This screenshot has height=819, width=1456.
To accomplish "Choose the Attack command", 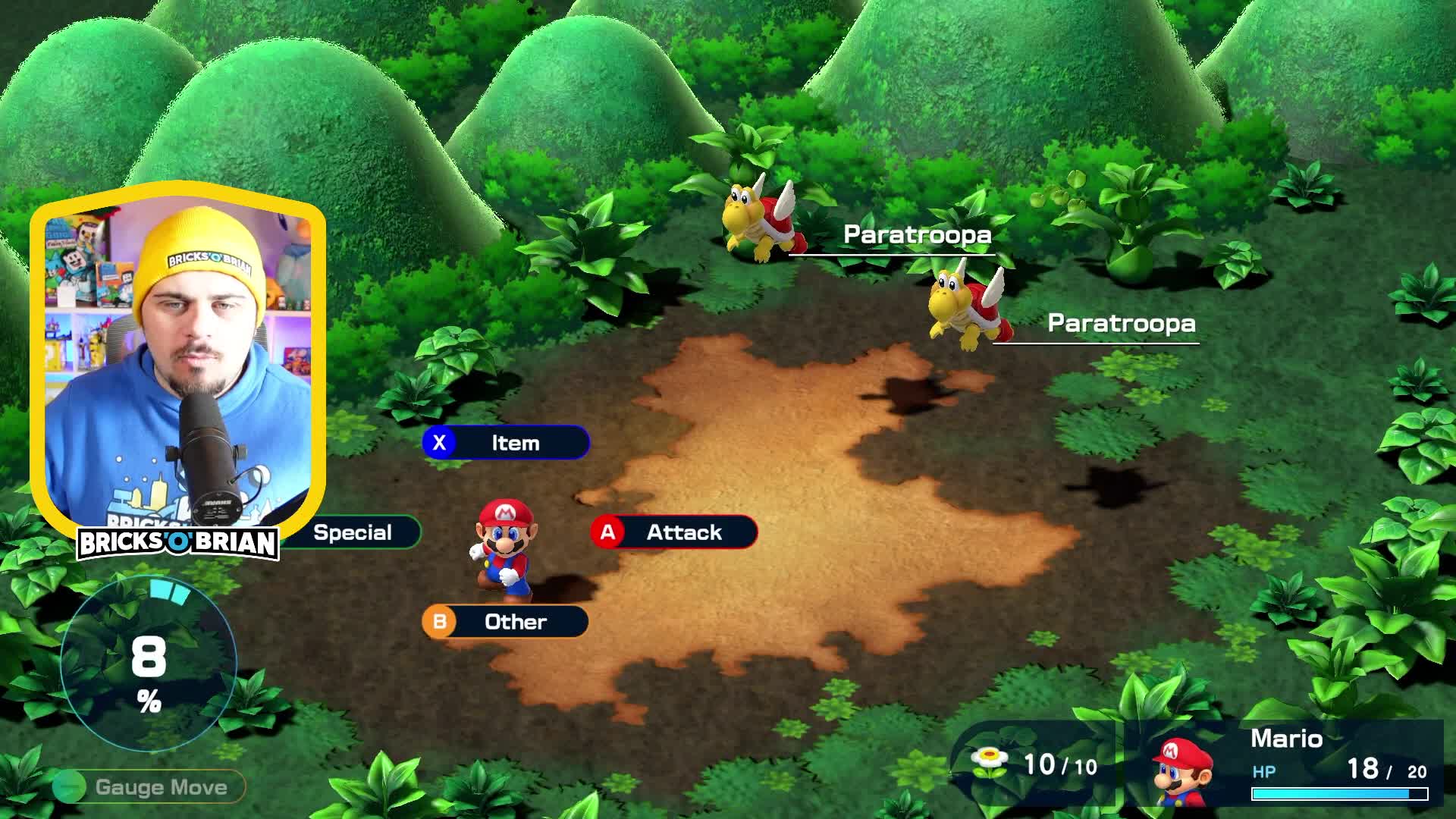I will (674, 532).
